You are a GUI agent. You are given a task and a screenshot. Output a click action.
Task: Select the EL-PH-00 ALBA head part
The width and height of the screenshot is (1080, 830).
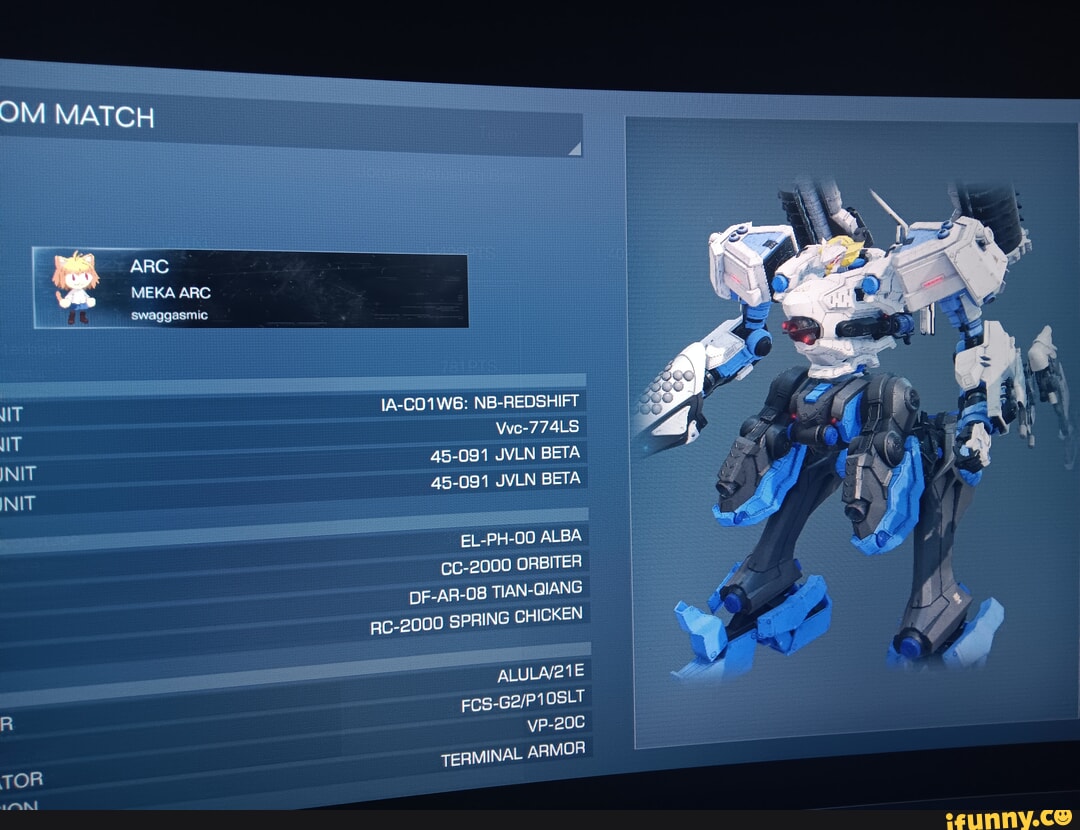point(520,540)
